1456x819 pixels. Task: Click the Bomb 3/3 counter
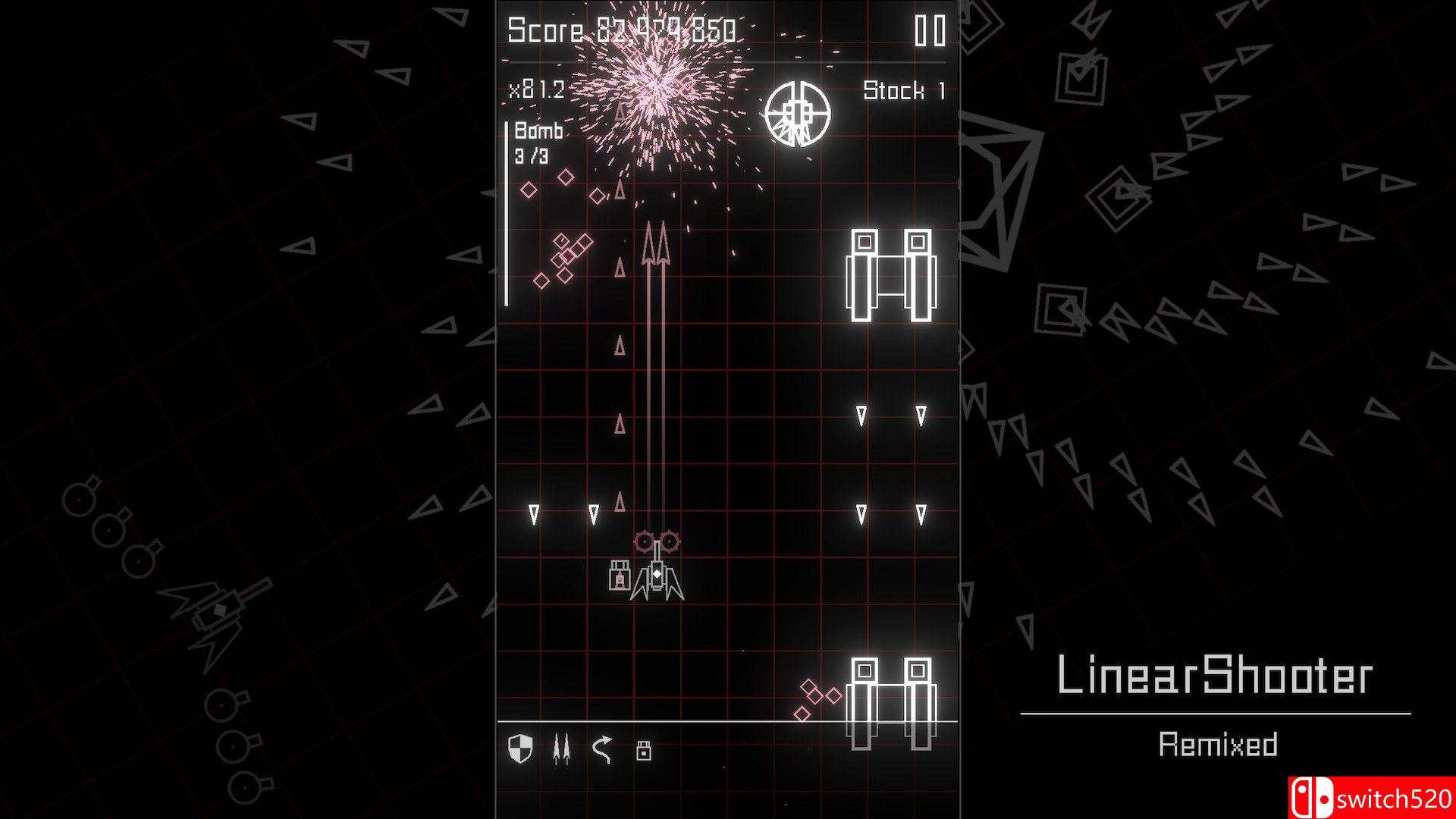tap(535, 146)
